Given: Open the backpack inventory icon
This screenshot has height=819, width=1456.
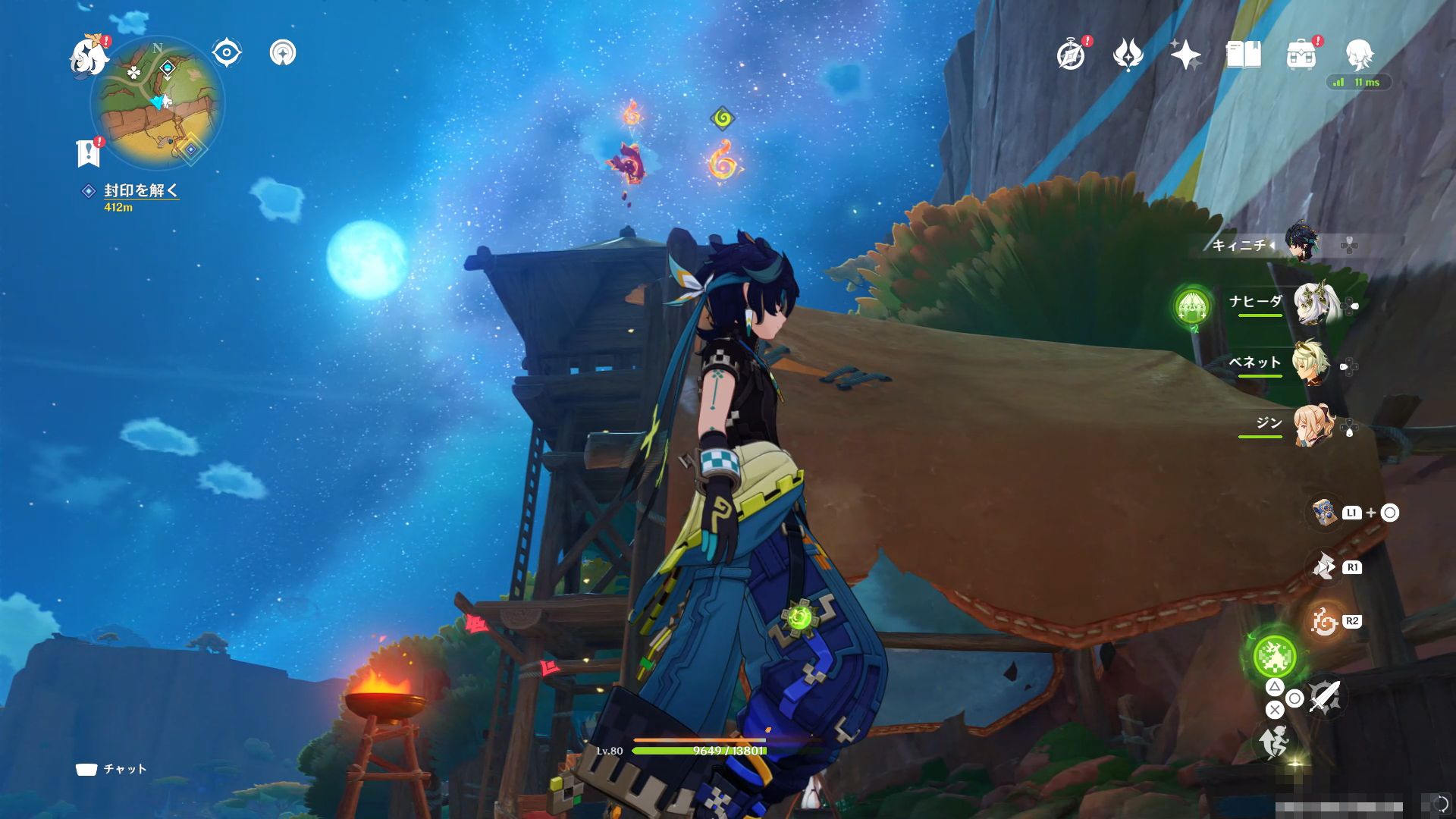Looking at the screenshot, I should (x=1301, y=55).
